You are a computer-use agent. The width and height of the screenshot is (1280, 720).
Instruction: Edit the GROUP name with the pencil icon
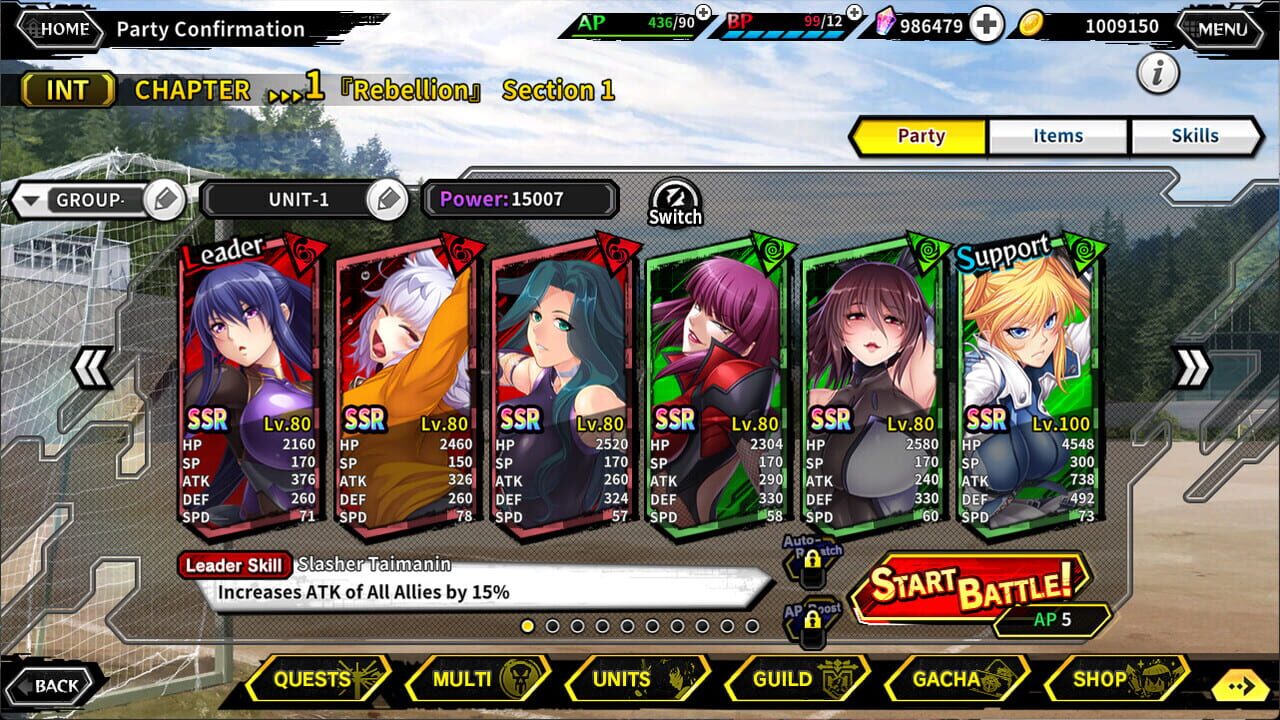coord(163,199)
